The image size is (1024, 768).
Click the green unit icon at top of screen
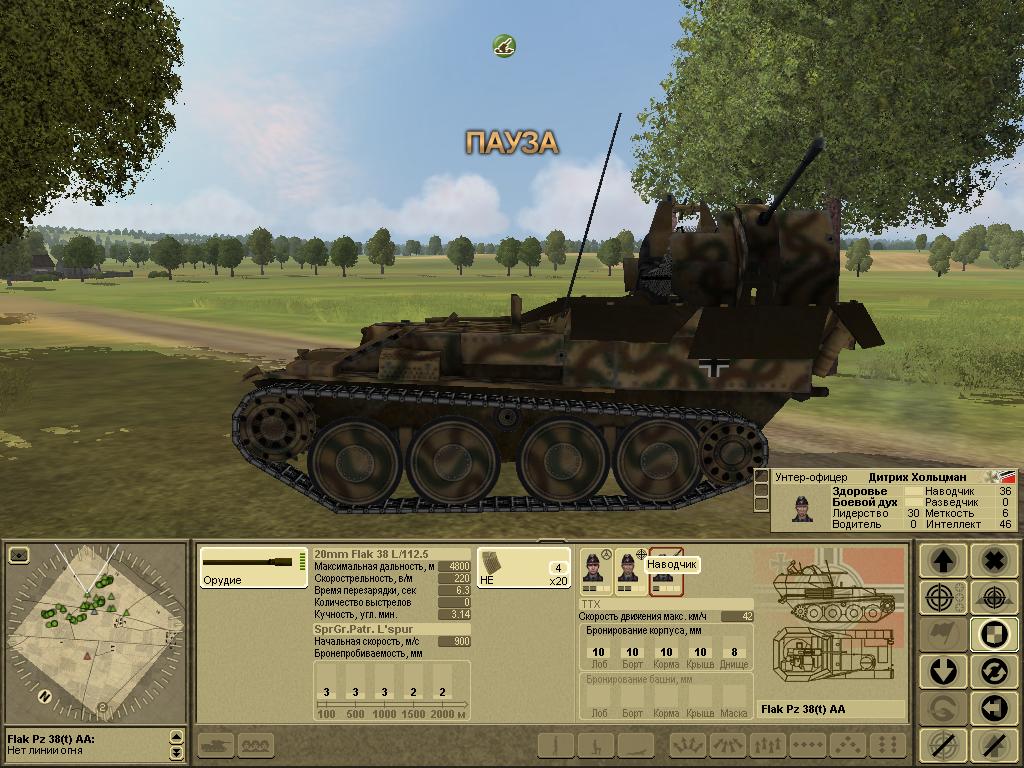pyautogui.click(x=504, y=45)
